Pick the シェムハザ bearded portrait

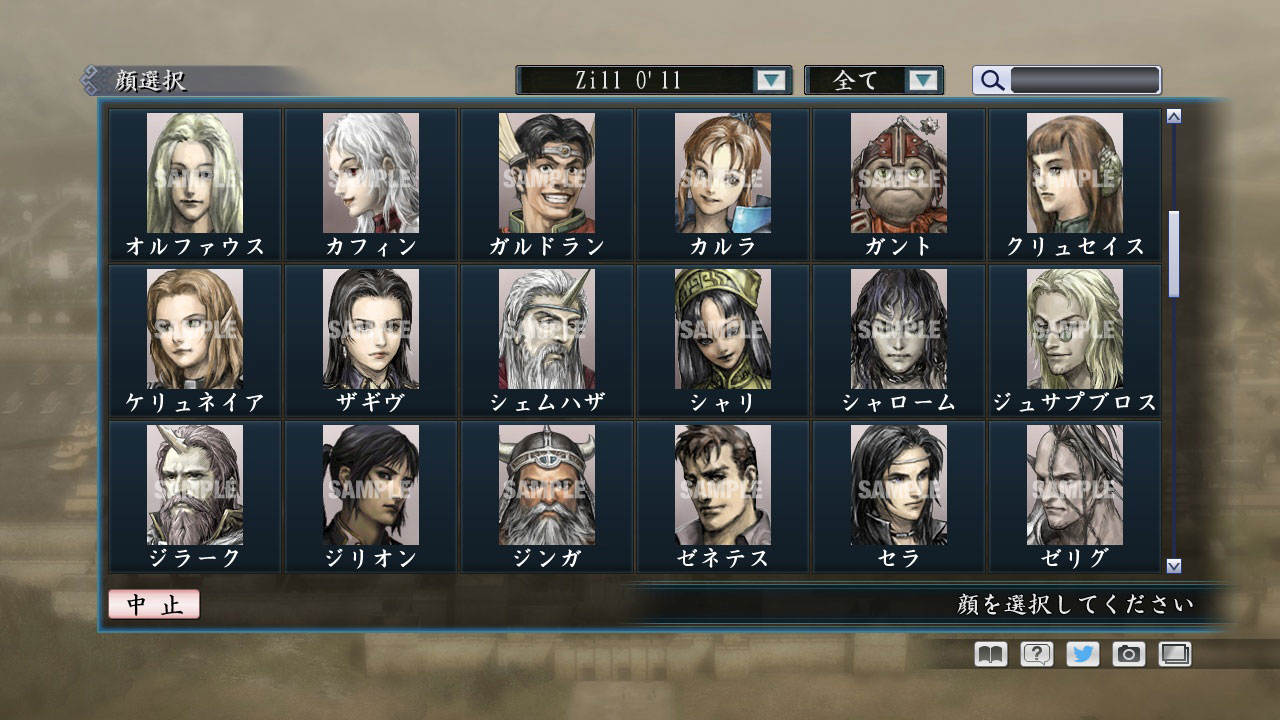tap(546, 330)
